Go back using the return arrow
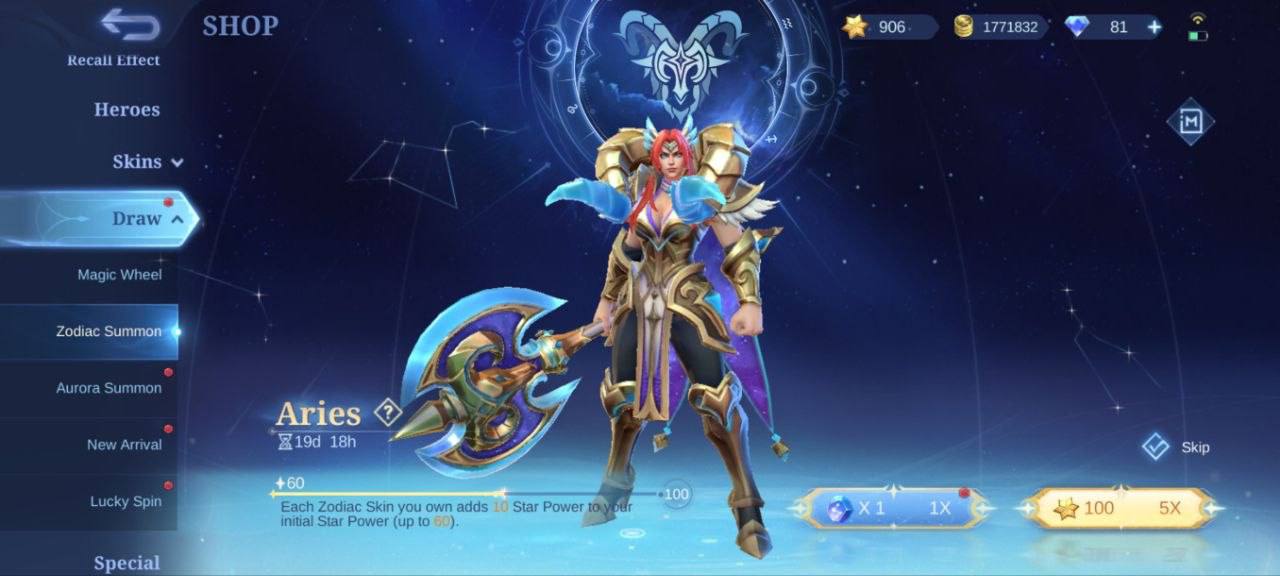1280x576 pixels. (x=130, y=25)
